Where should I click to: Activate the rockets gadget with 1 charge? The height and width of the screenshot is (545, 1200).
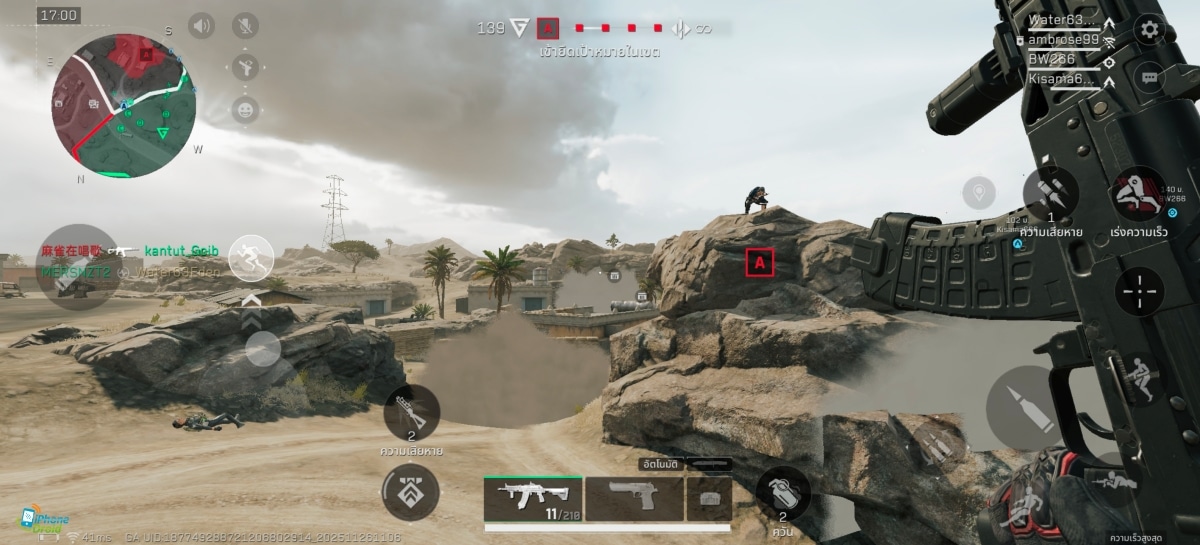[x=1050, y=193]
